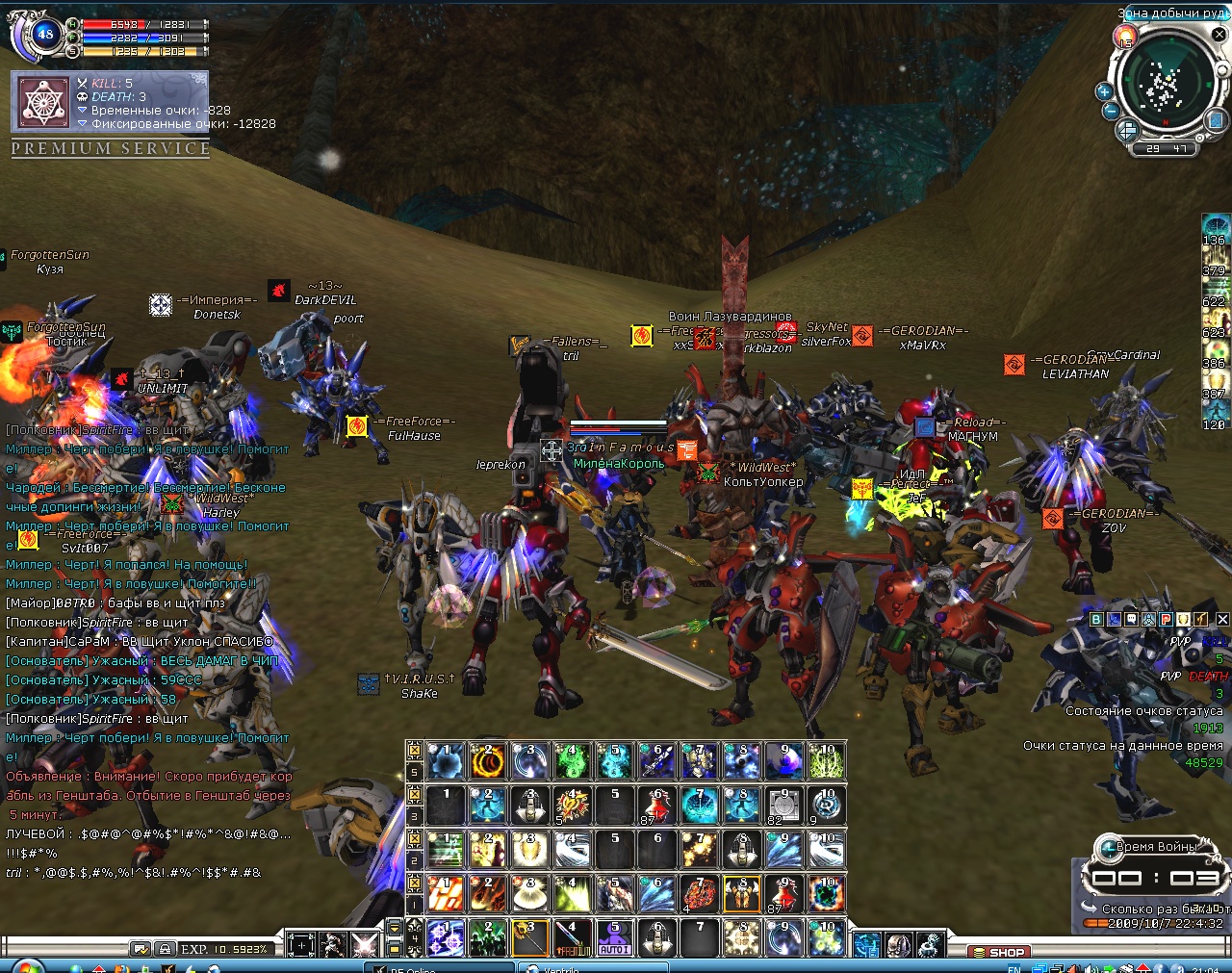The width and height of the screenshot is (1232, 973).
Task: Select the PREMIUM sword slot
Action: pos(572,938)
